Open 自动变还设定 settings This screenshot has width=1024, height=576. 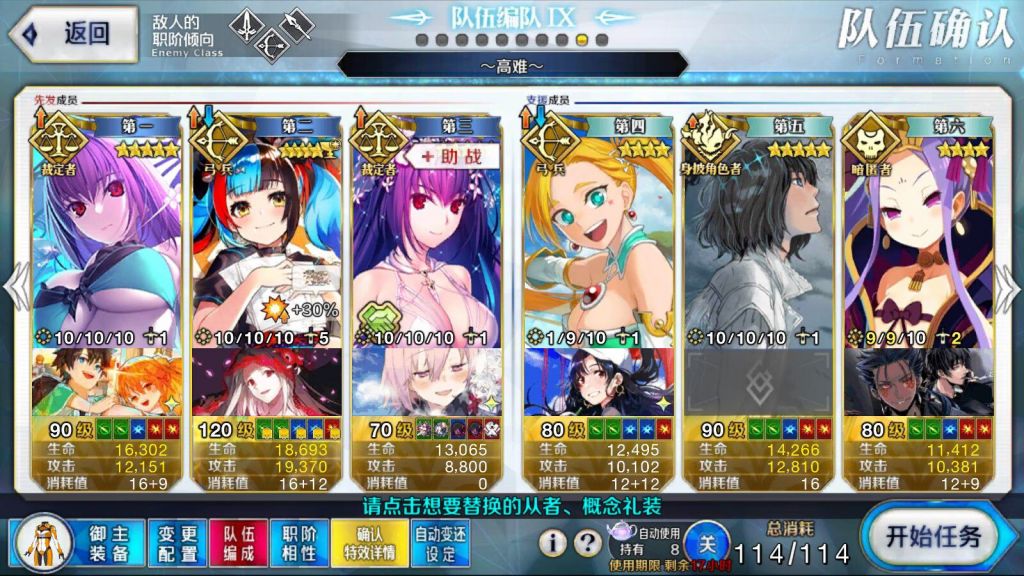pyautogui.click(x=441, y=542)
